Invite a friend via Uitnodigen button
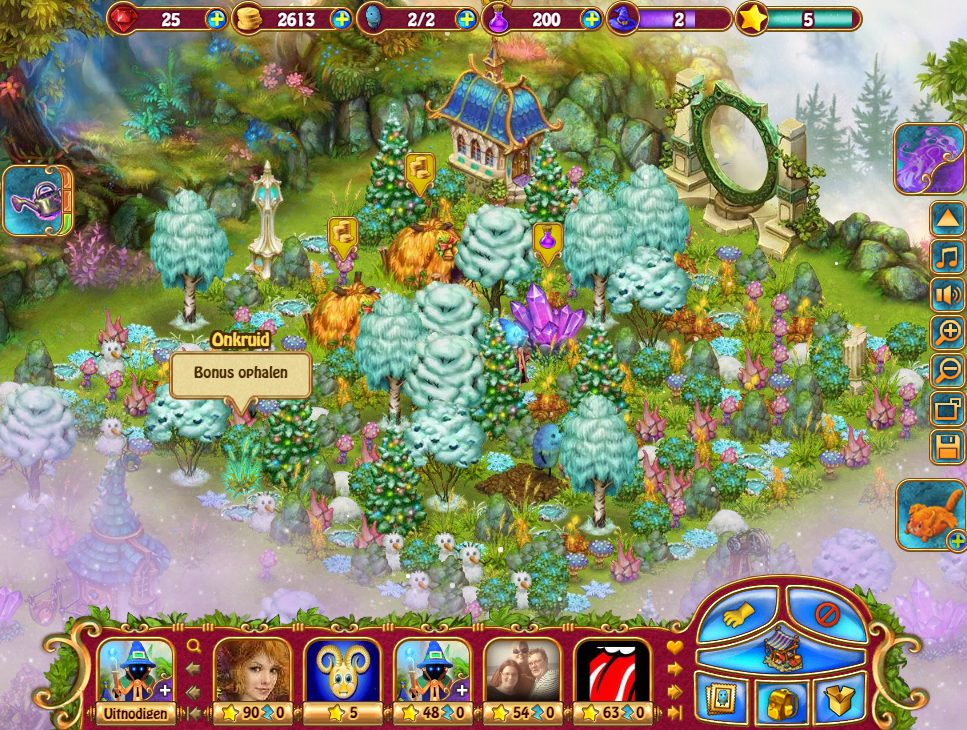Screen dimensions: 967x730 135,713
